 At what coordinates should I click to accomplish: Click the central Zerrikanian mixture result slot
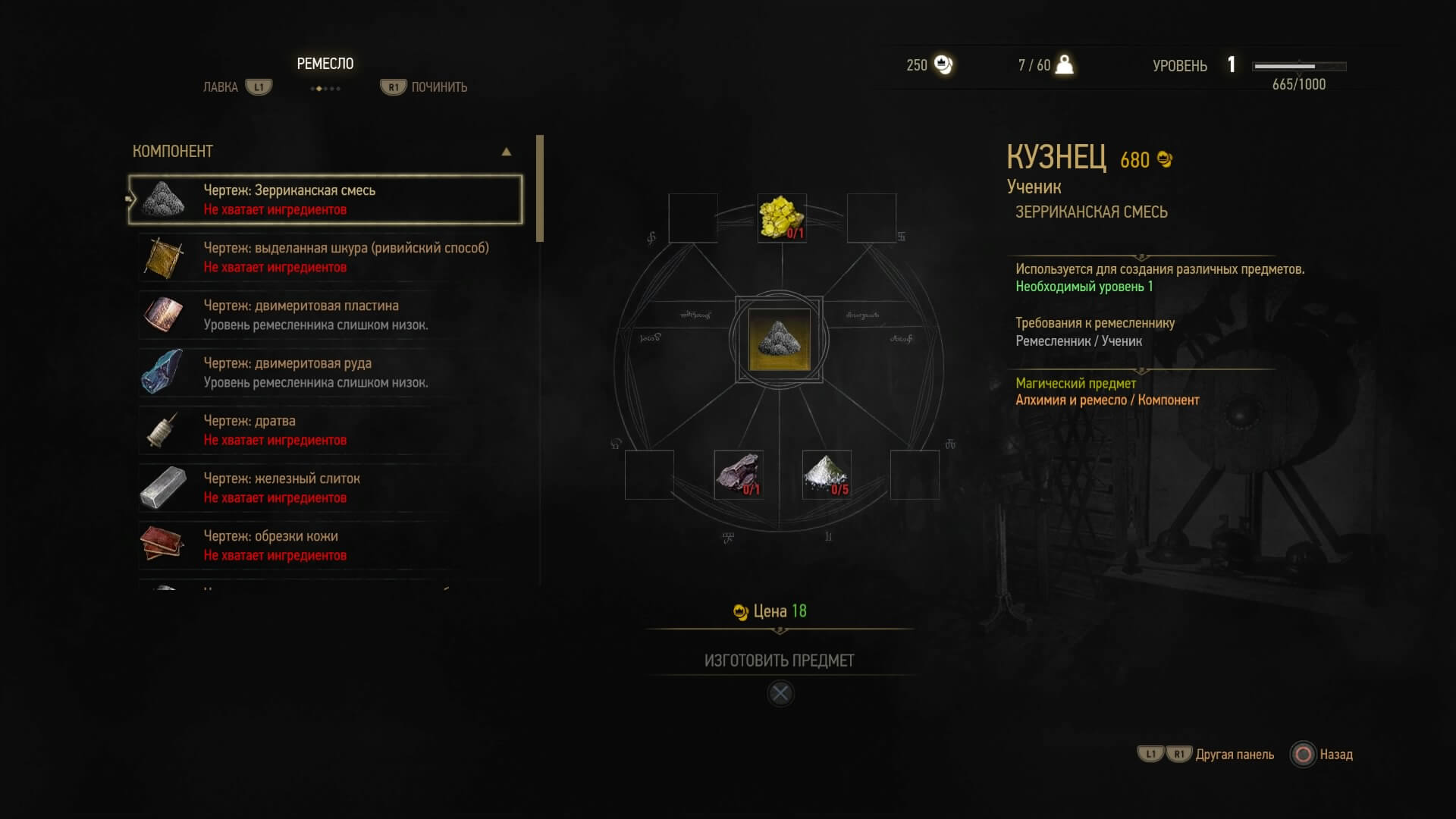(x=779, y=339)
